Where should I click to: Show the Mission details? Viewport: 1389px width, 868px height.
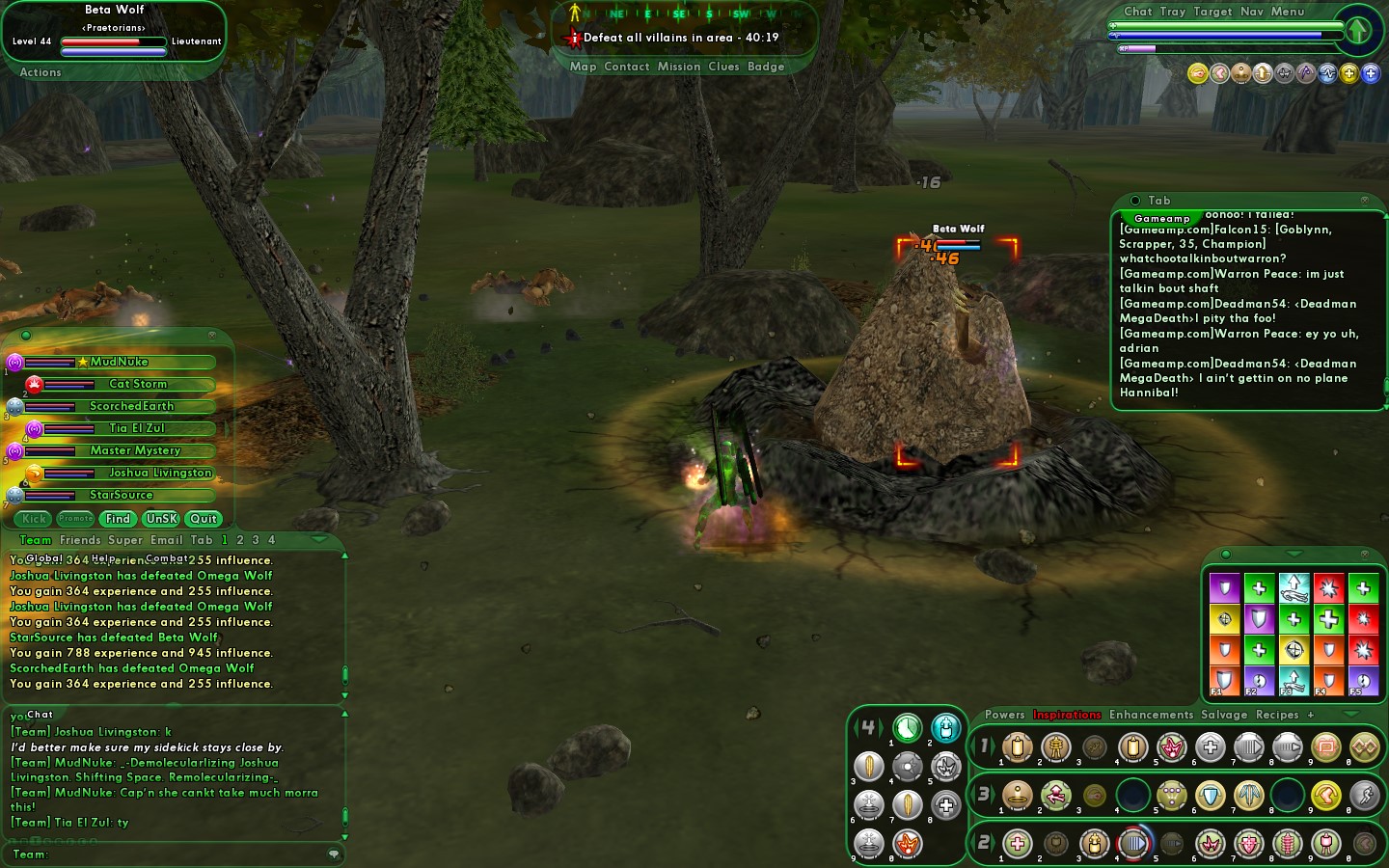point(679,67)
